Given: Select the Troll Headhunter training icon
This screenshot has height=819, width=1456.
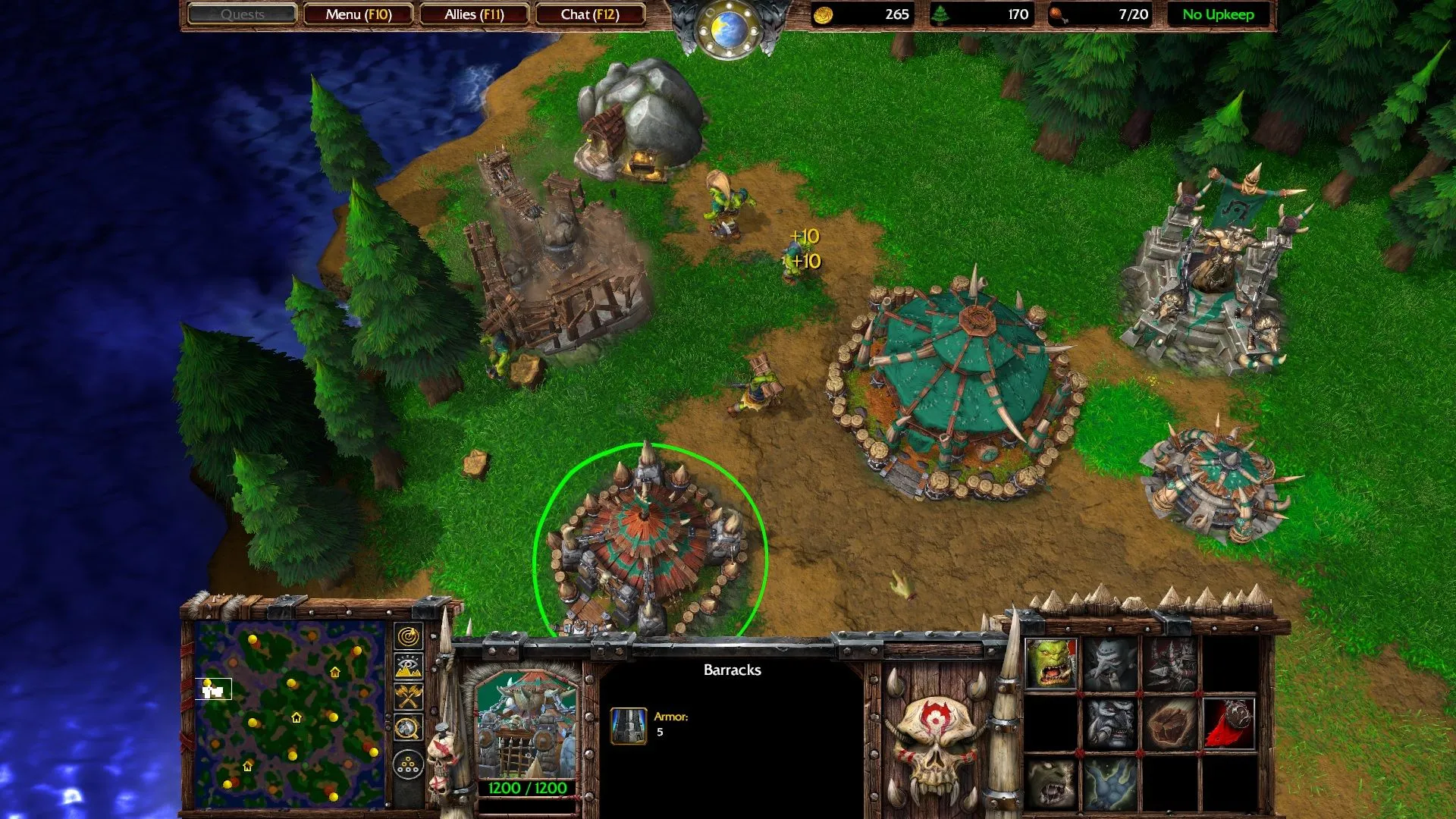Looking at the screenshot, I should pos(1110,664).
